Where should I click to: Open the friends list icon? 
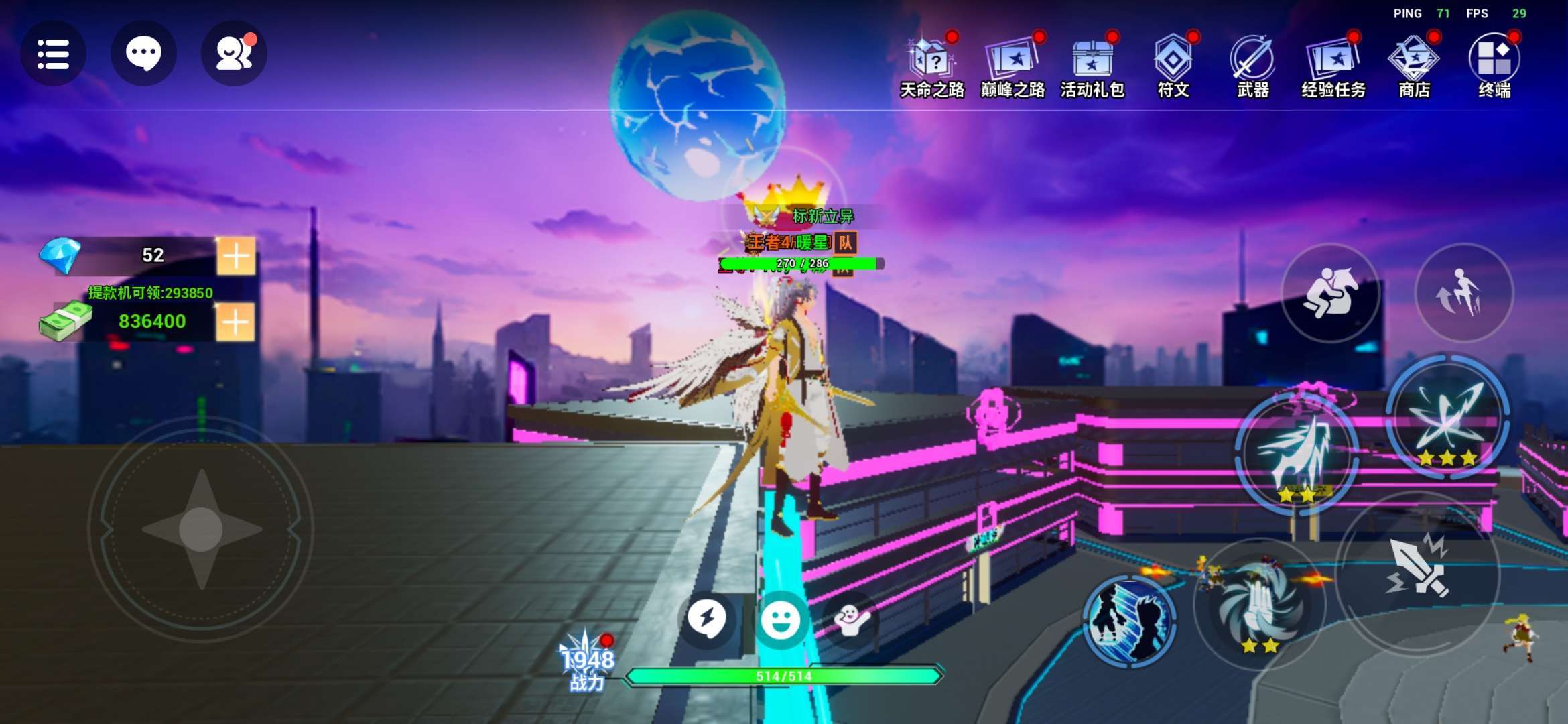[x=234, y=54]
